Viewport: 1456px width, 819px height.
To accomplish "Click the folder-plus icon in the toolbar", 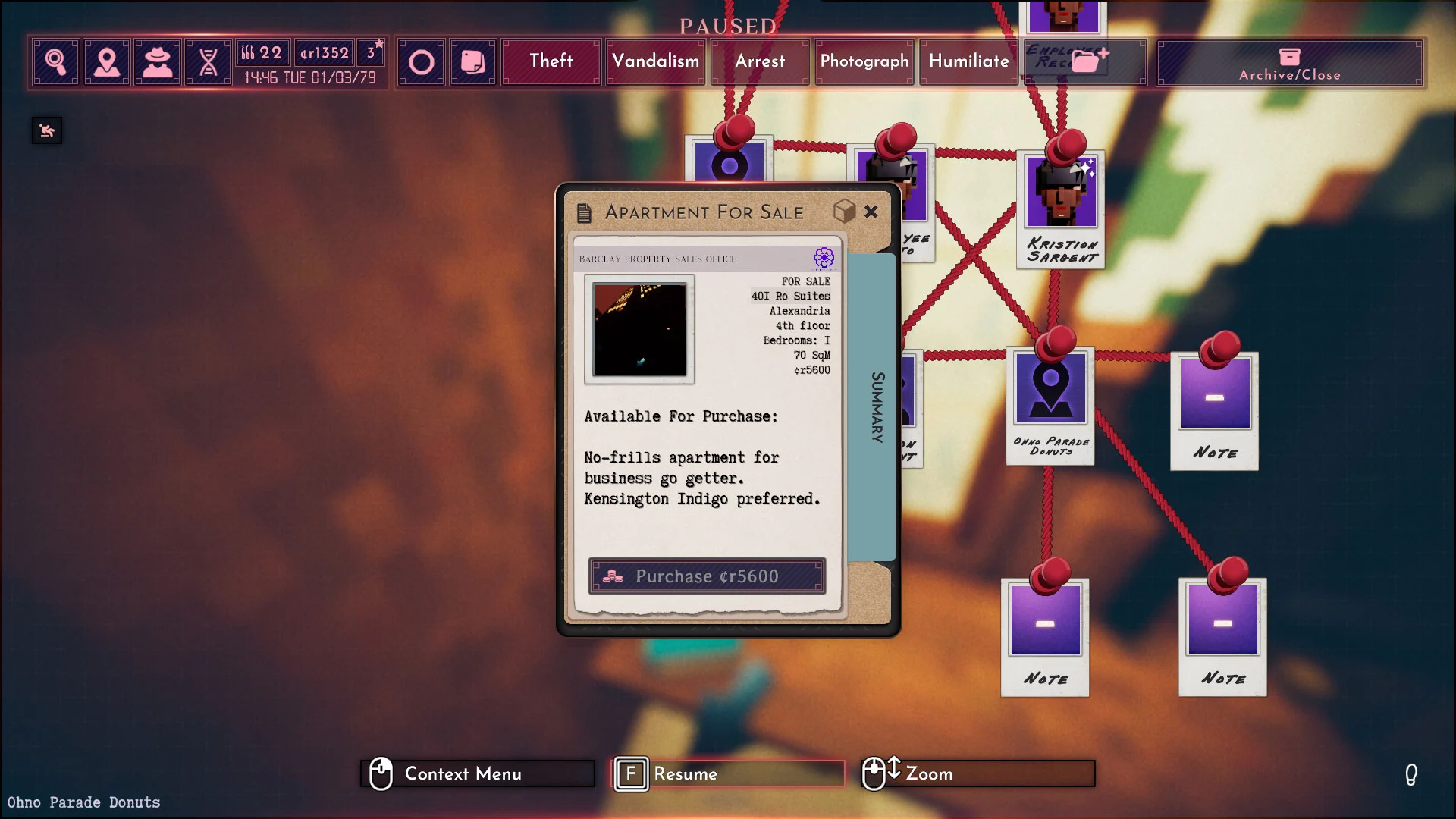I will [1089, 61].
